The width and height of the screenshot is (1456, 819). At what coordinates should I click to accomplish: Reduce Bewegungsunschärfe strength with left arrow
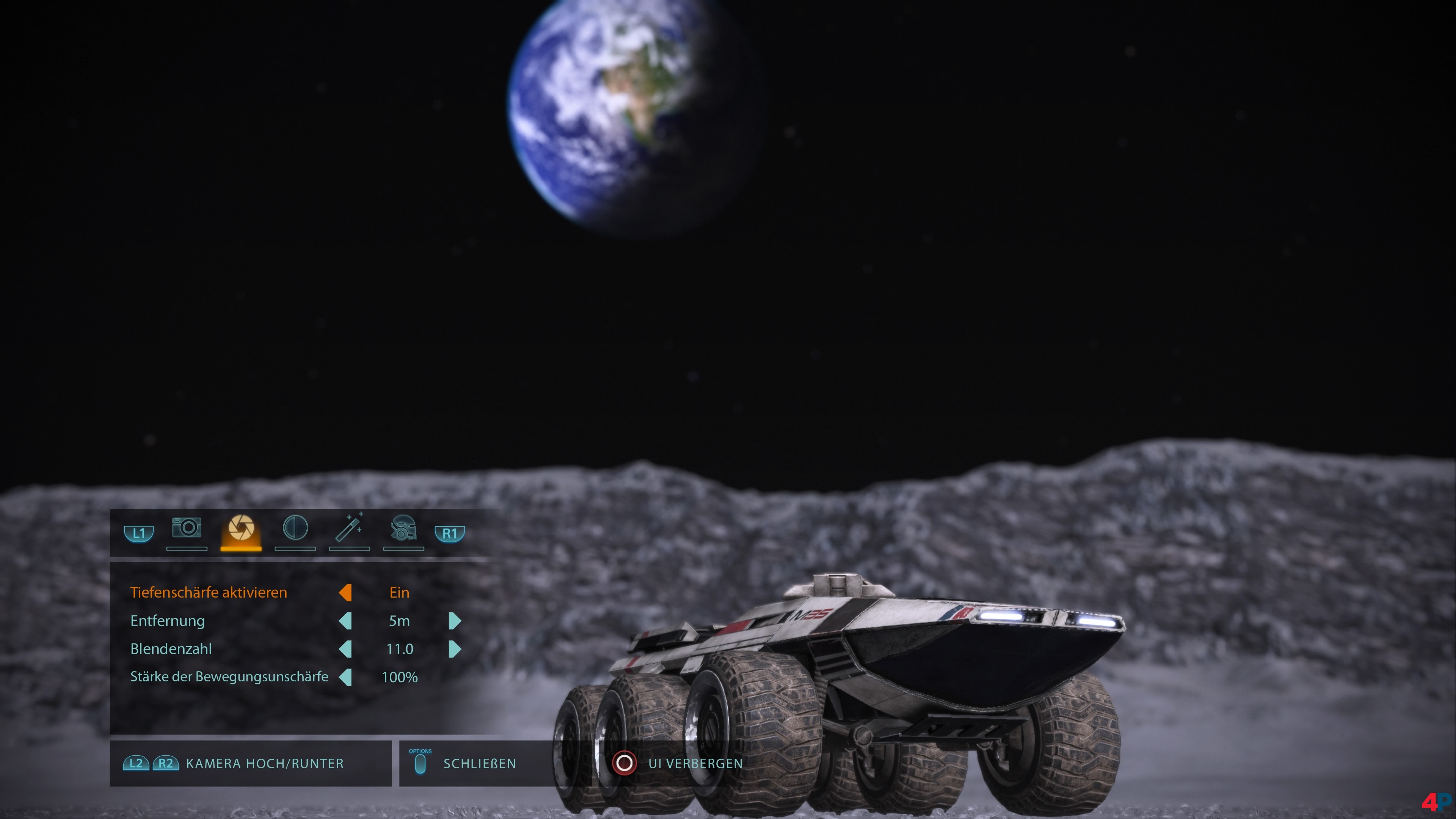pyautogui.click(x=345, y=676)
